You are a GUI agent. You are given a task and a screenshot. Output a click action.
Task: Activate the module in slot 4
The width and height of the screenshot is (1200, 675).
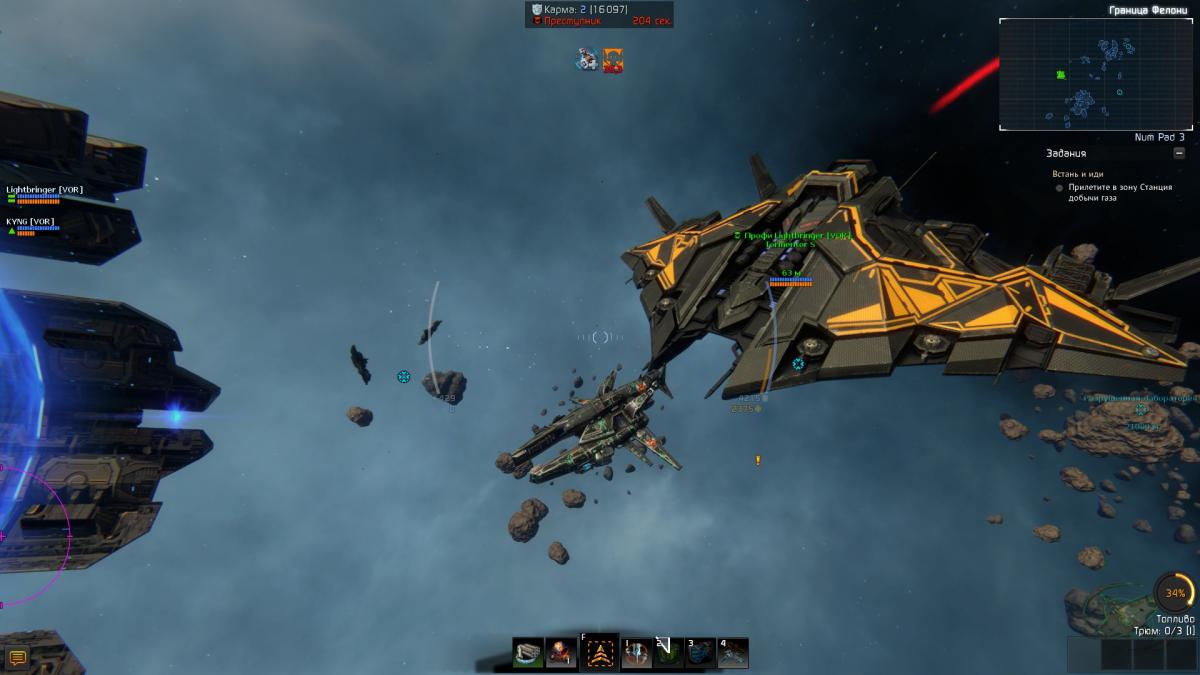pos(733,654)
